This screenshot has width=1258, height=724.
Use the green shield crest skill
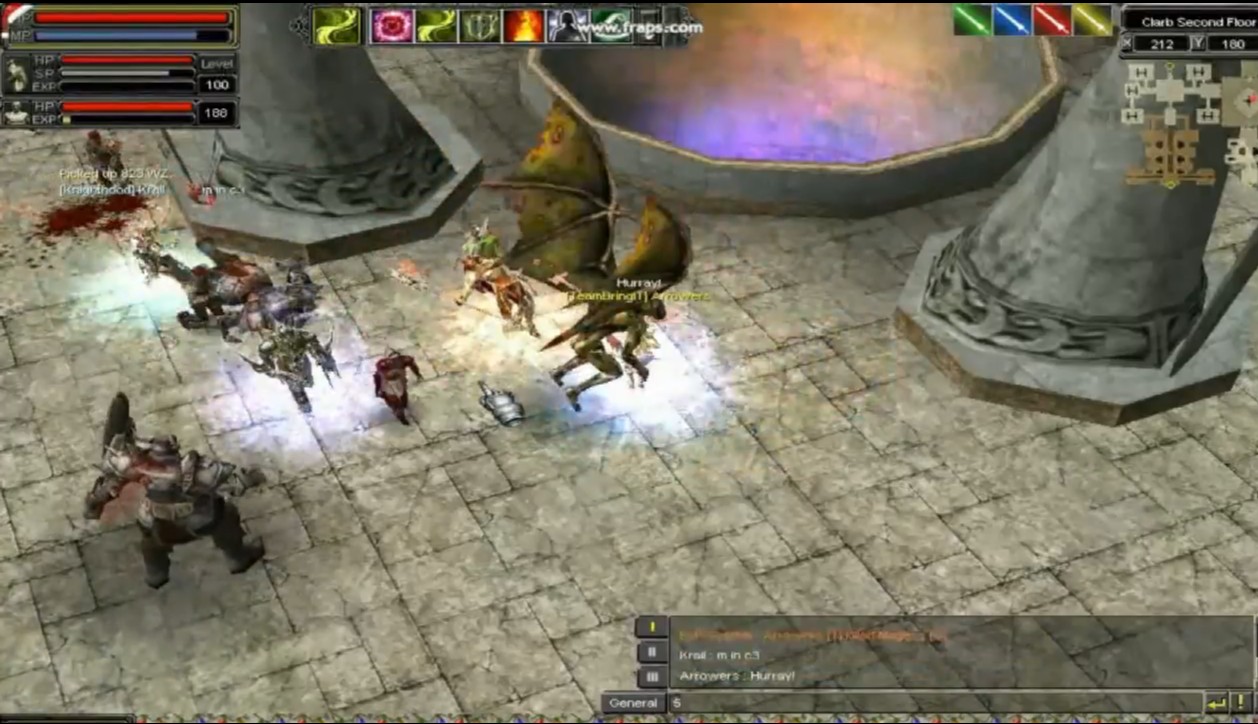point(480,26)
